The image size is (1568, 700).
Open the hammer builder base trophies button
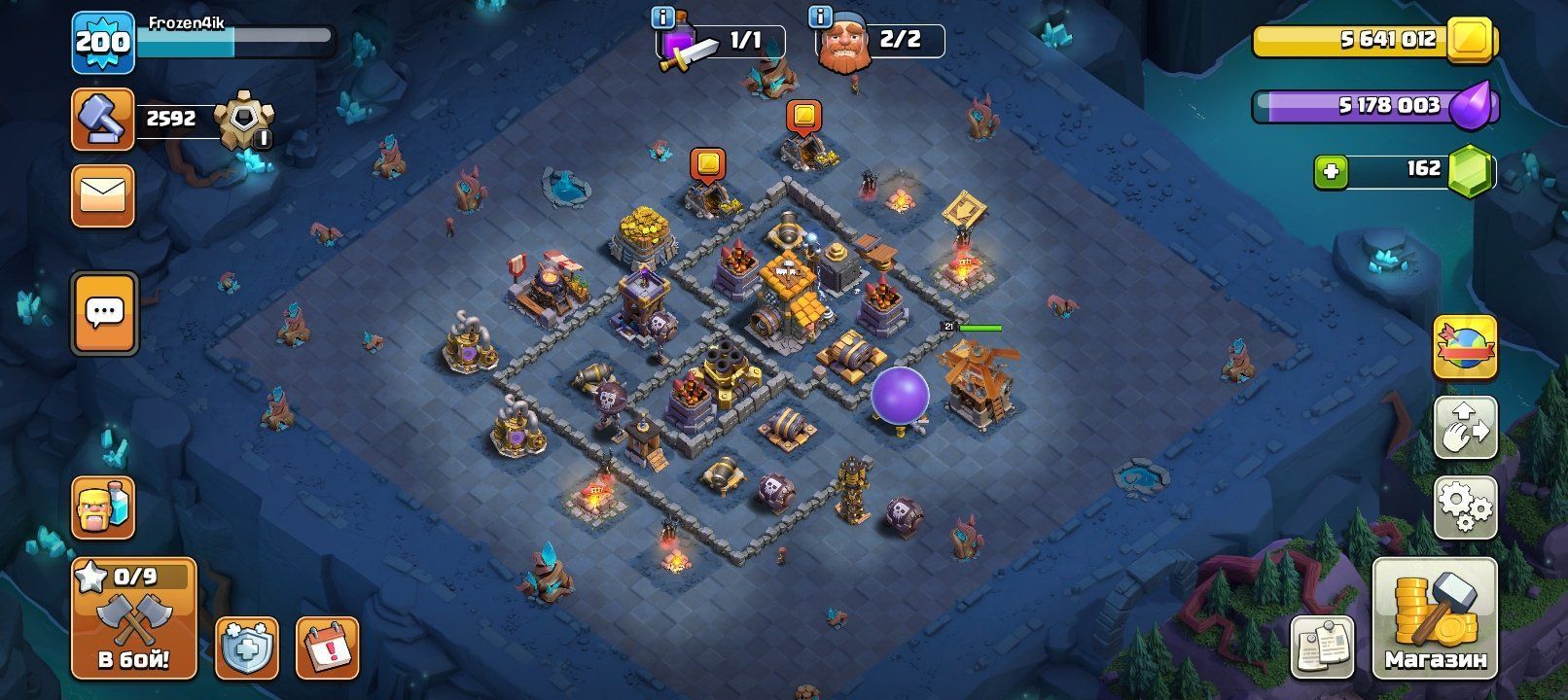[102, 120]
